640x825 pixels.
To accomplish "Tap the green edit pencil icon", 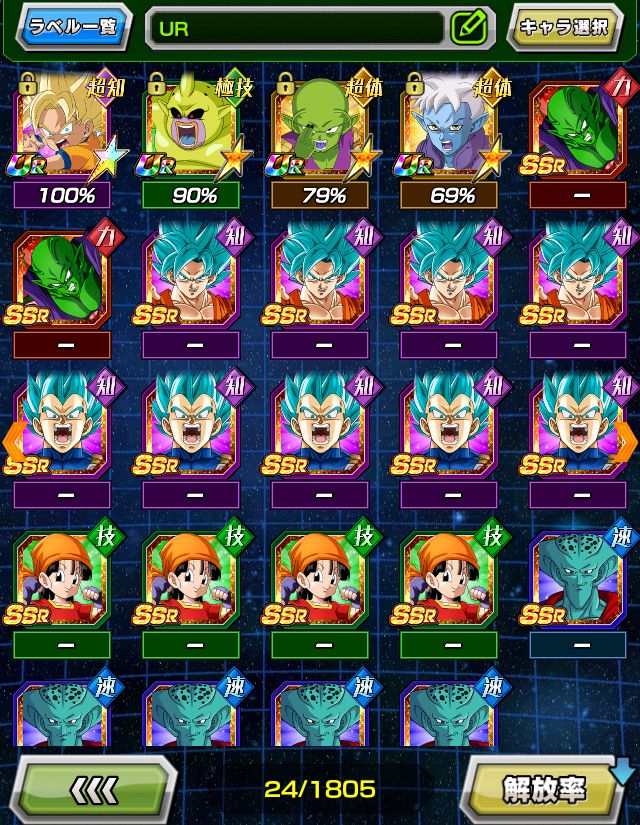I will 468,28.
